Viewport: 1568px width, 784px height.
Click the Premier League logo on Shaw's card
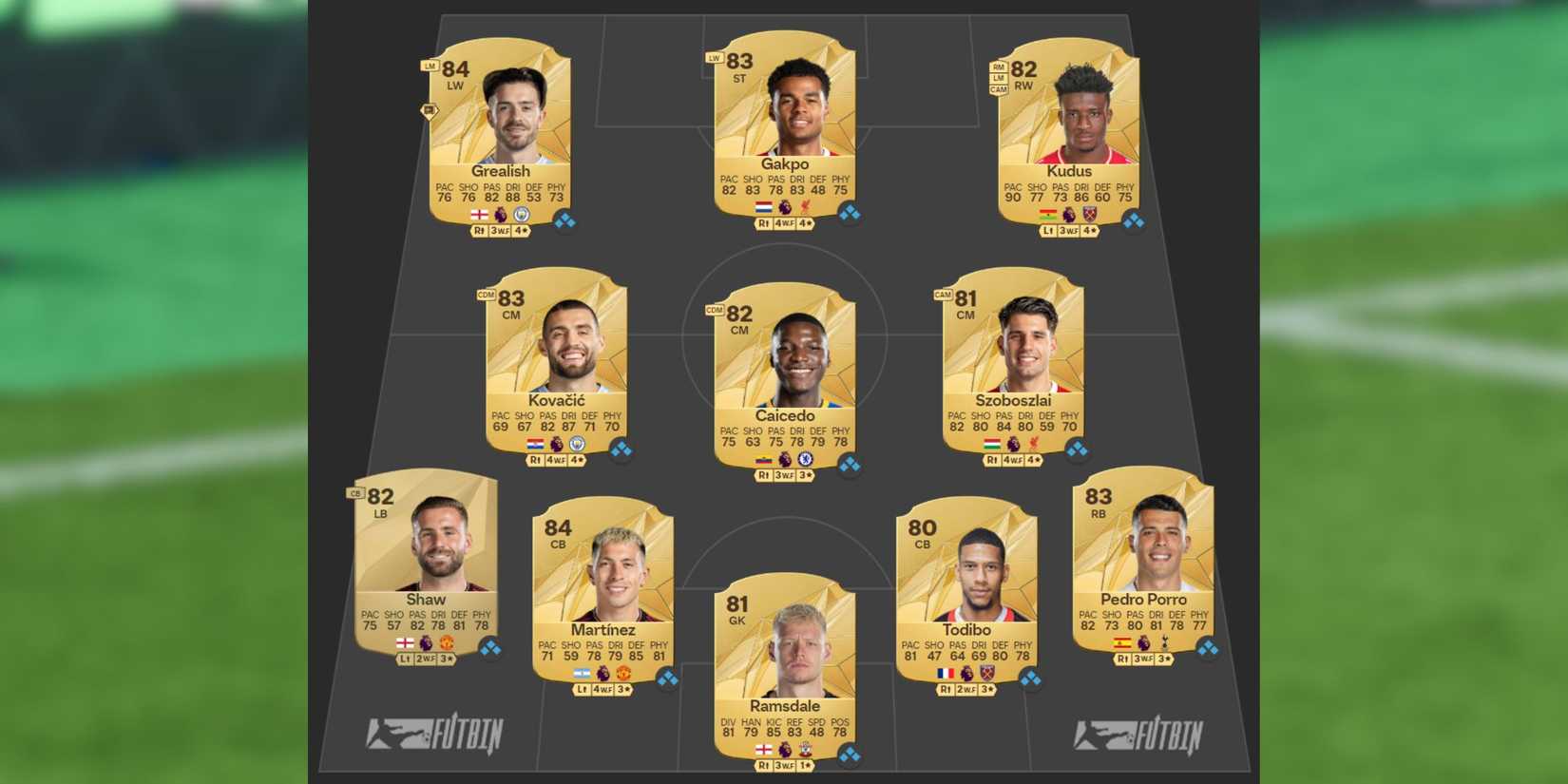[426, 642]
